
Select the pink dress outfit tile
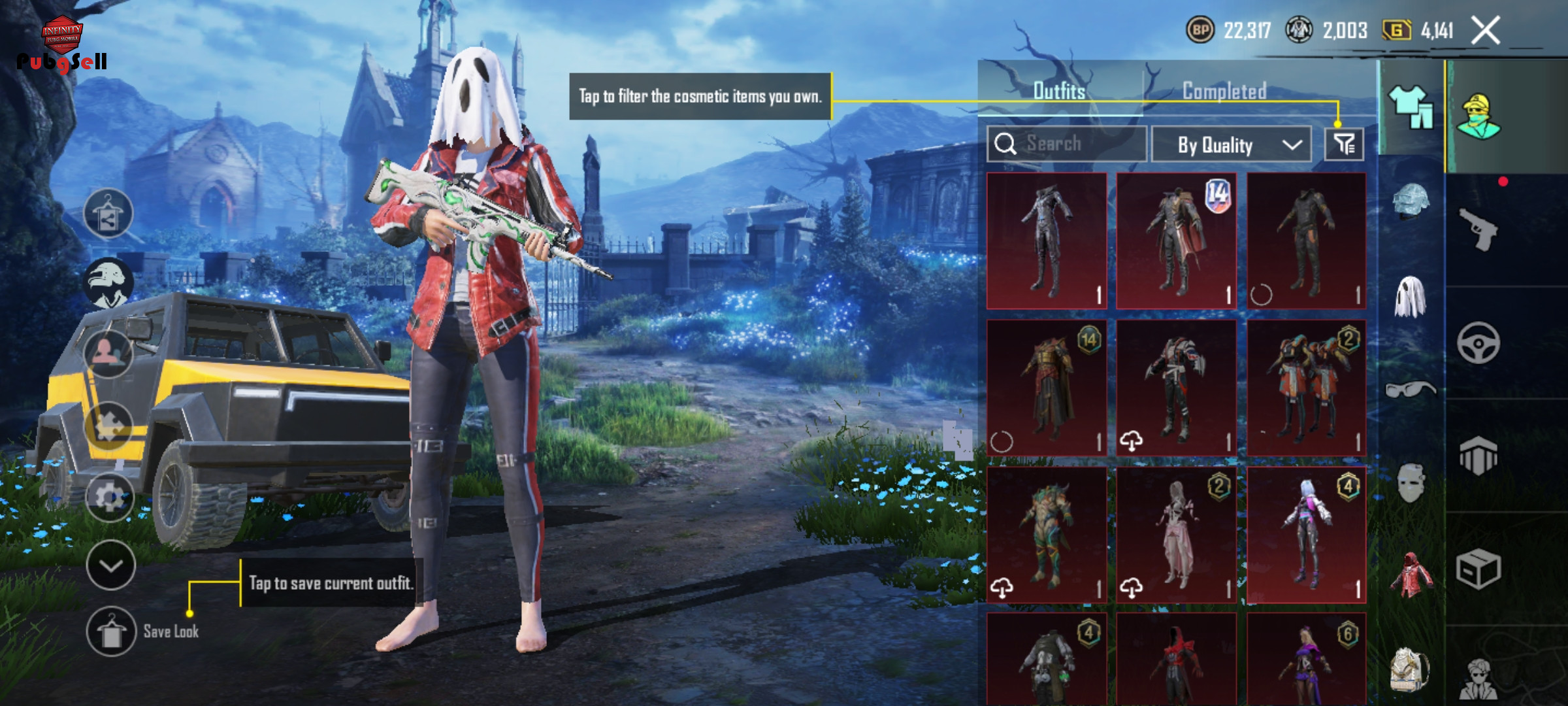[x=1176, y=534]
